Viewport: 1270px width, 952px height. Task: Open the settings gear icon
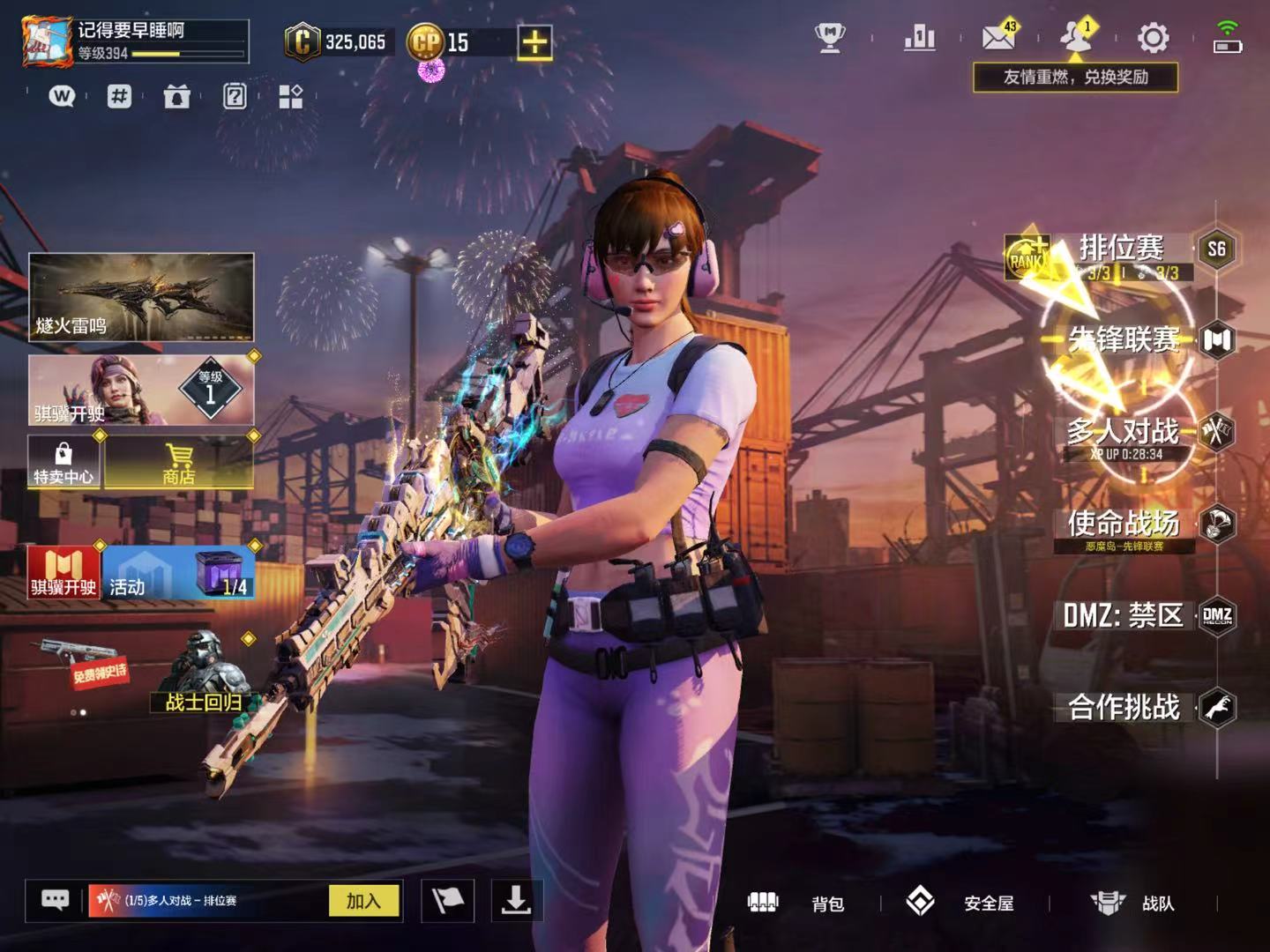tap(1153, 38)
